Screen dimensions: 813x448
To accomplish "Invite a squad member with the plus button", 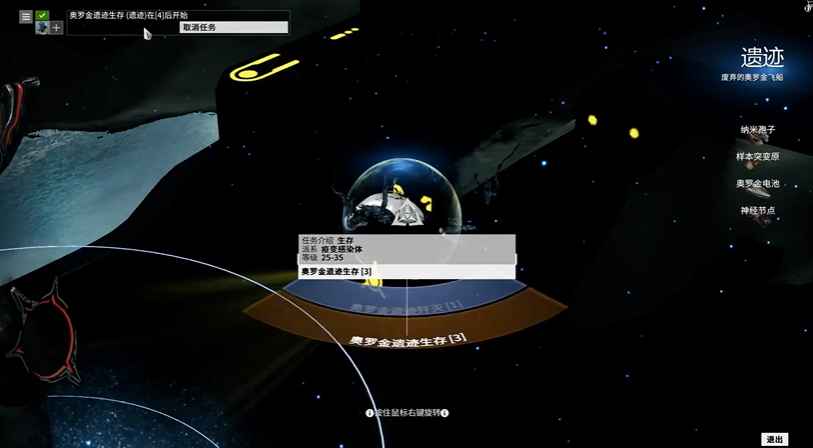I will pos(56,28).
